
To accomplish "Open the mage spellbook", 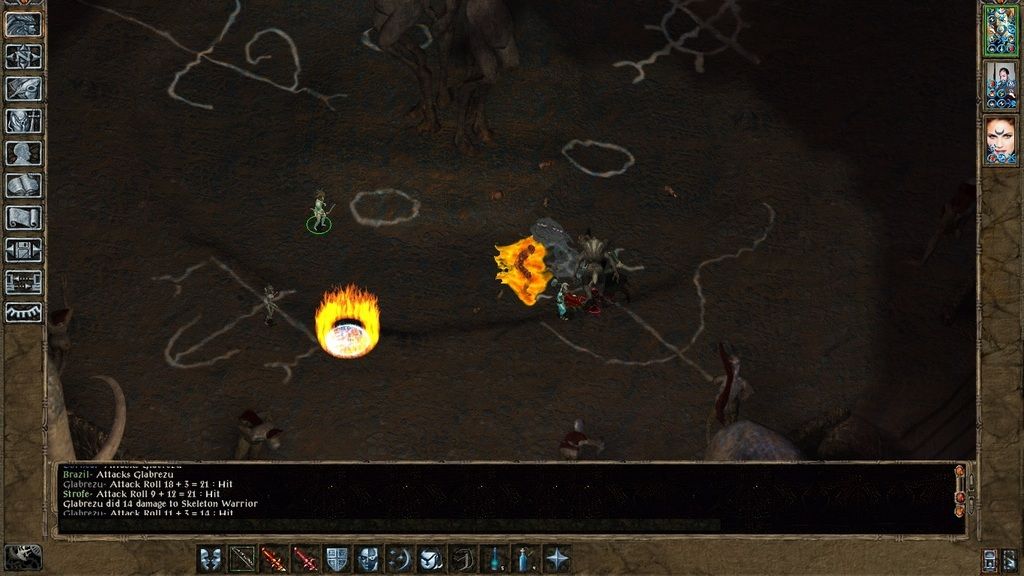I will click(x=23, y=185).
